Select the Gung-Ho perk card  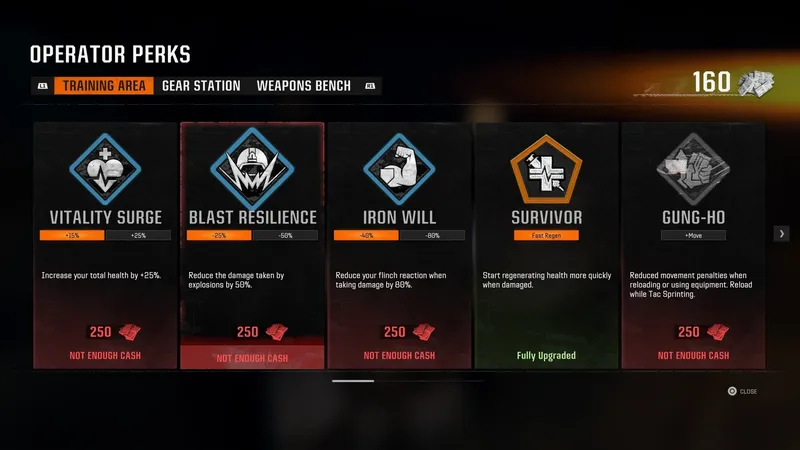click(693, 245)
